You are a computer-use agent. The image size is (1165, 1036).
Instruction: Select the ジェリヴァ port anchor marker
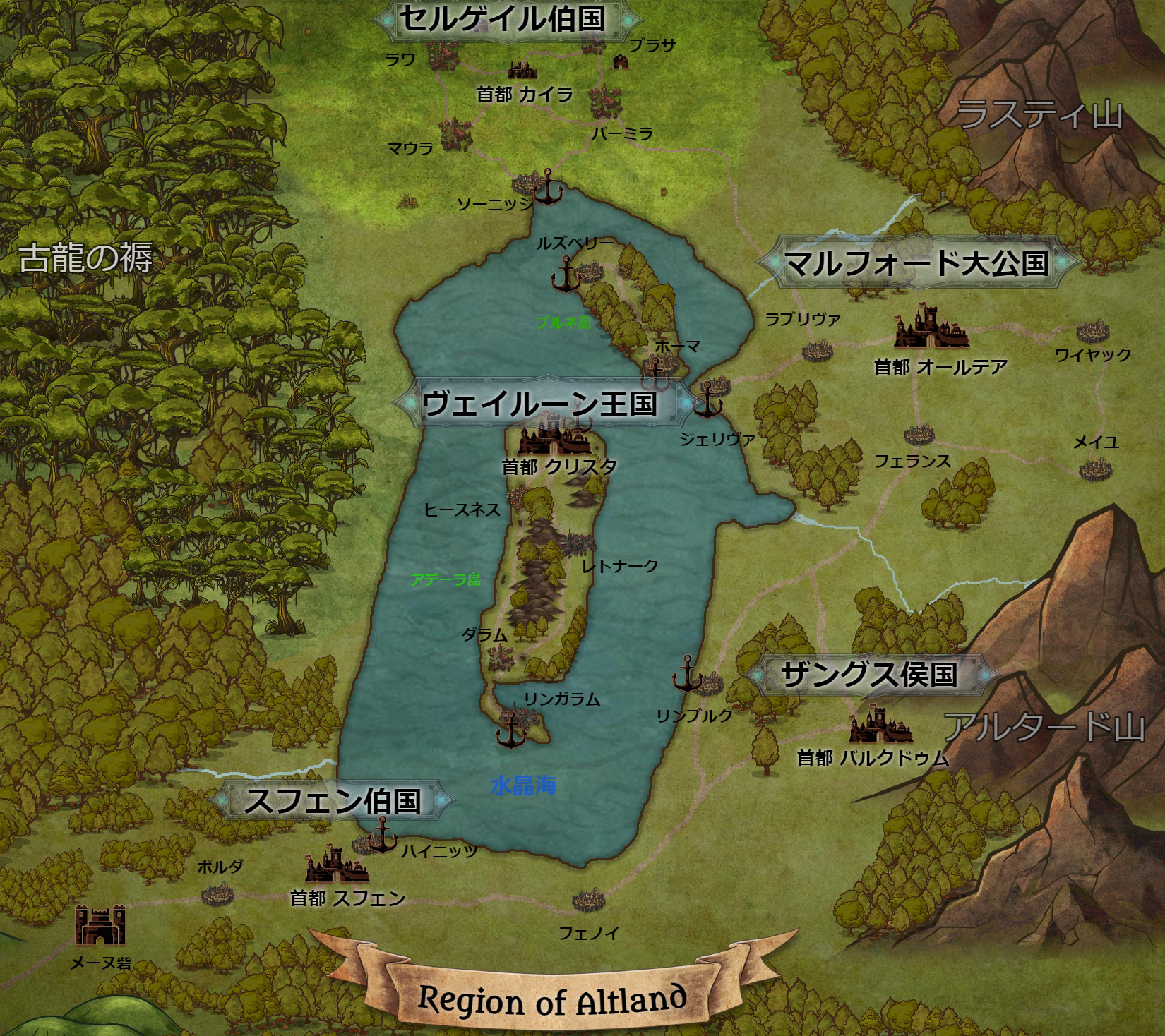tap(707, 400)
